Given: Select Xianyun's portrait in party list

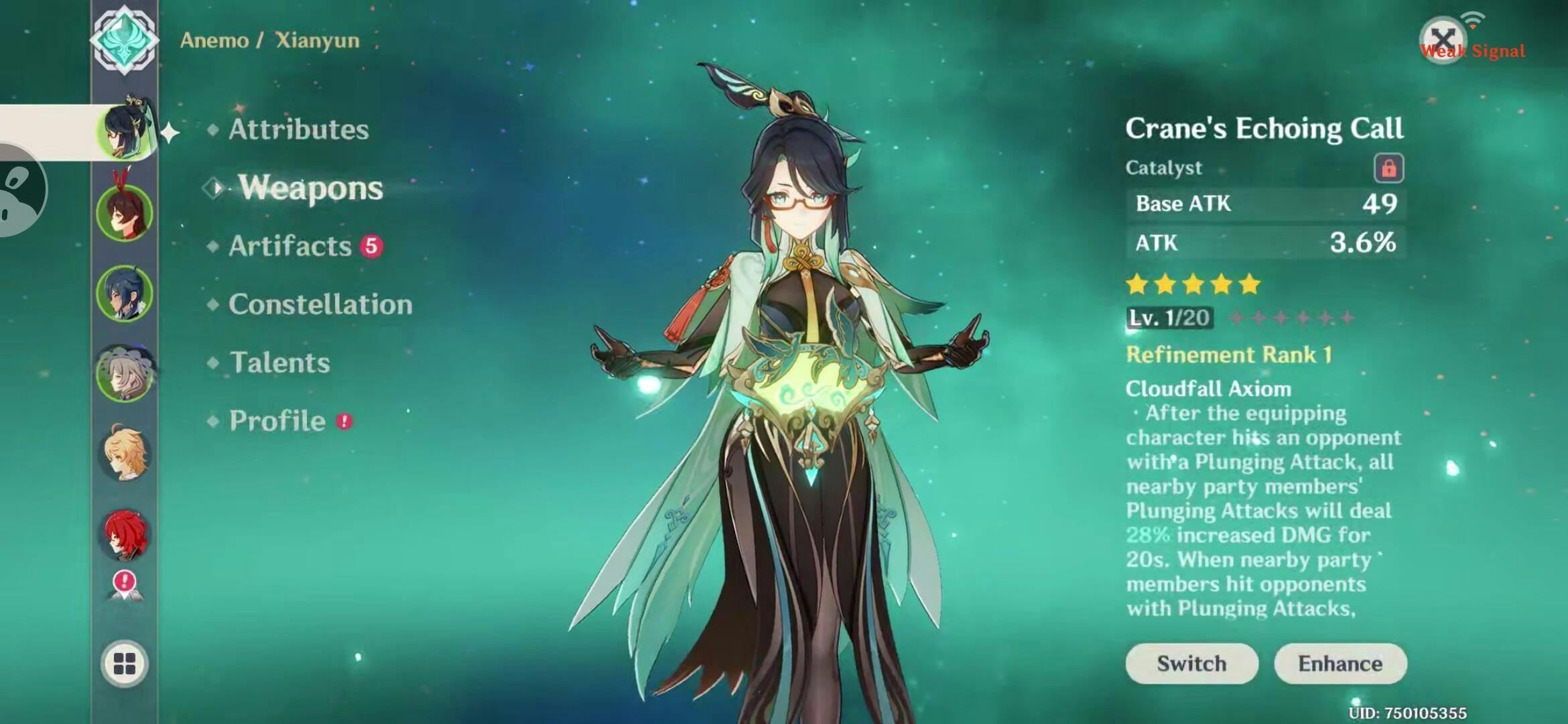Looking at the screenshot, I should (x=125, y=132).
